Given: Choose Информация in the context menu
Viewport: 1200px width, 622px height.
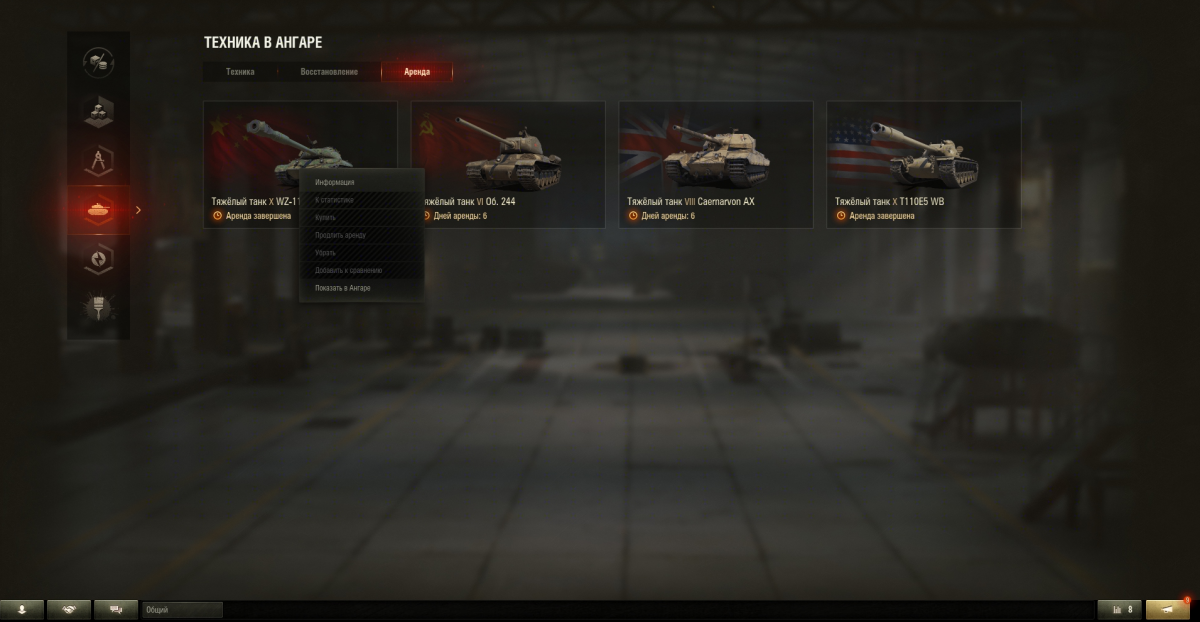Looking at the screenshot, I should point(335,182).
